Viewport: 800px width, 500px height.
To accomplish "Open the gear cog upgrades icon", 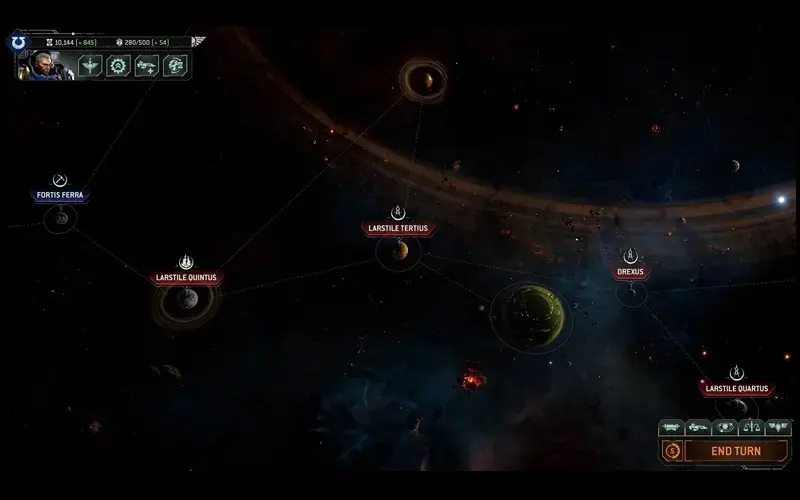I will tap(118, 66).
